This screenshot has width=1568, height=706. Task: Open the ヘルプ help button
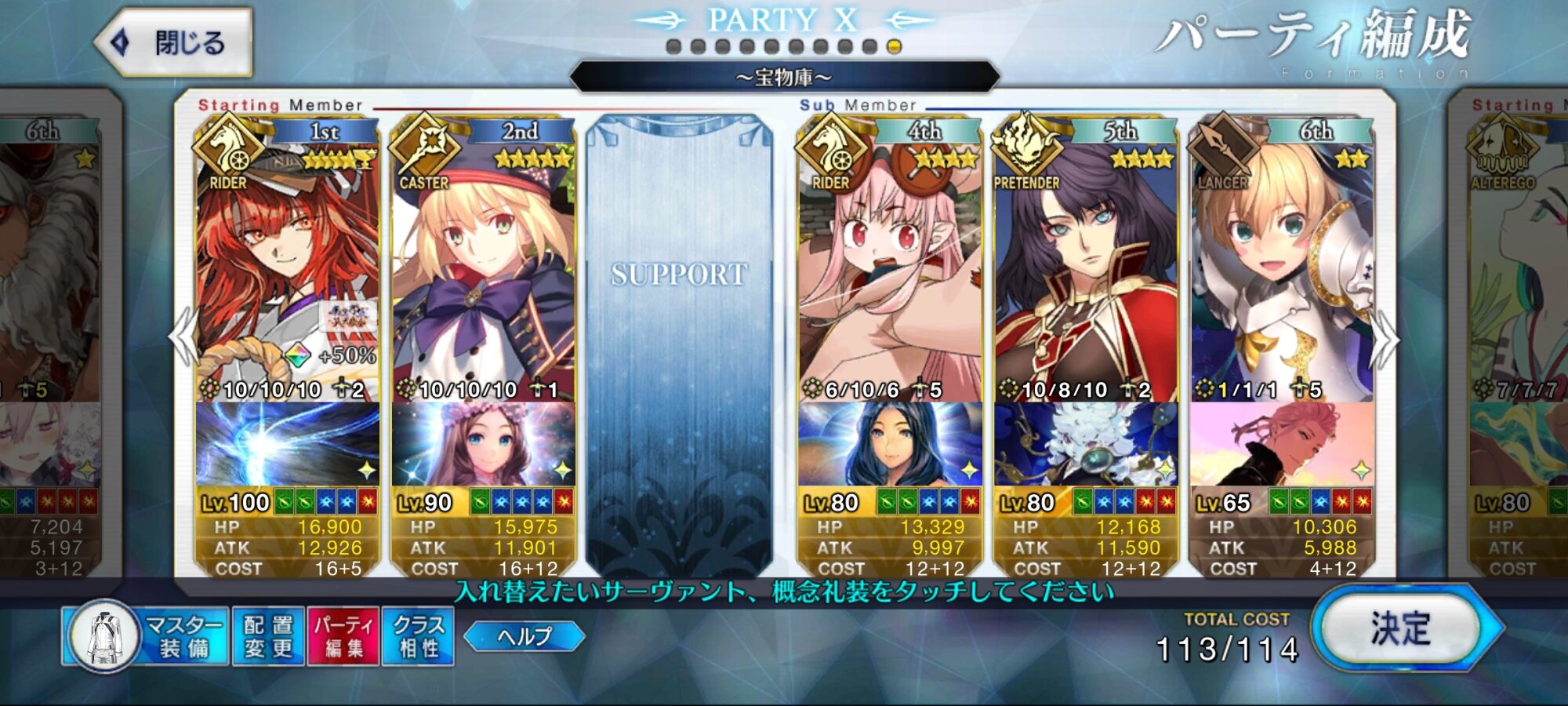click(524, 636)
